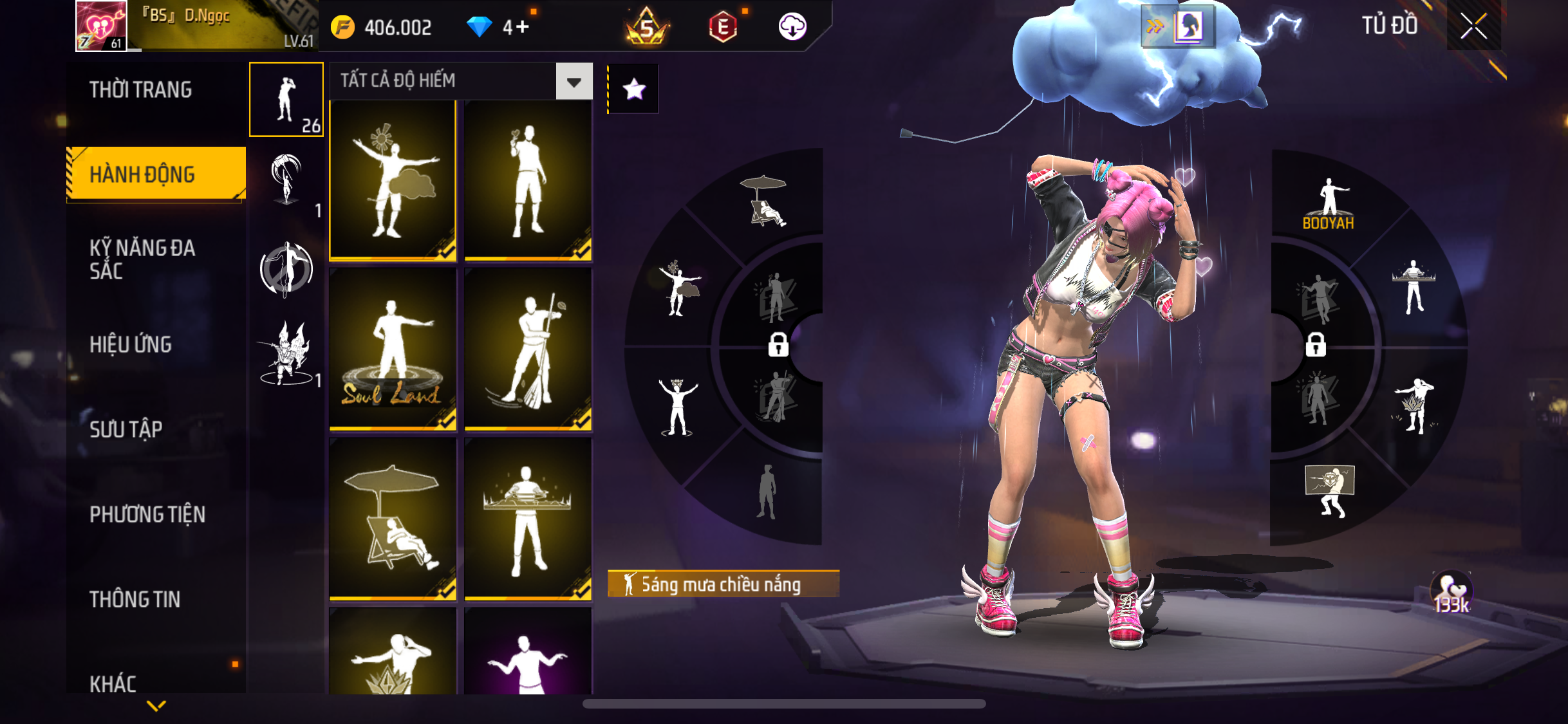The image size is (1568, 724).
Task: Open the KỸ NĂNG ĐA SẮC tab
Action: point(142,259)
